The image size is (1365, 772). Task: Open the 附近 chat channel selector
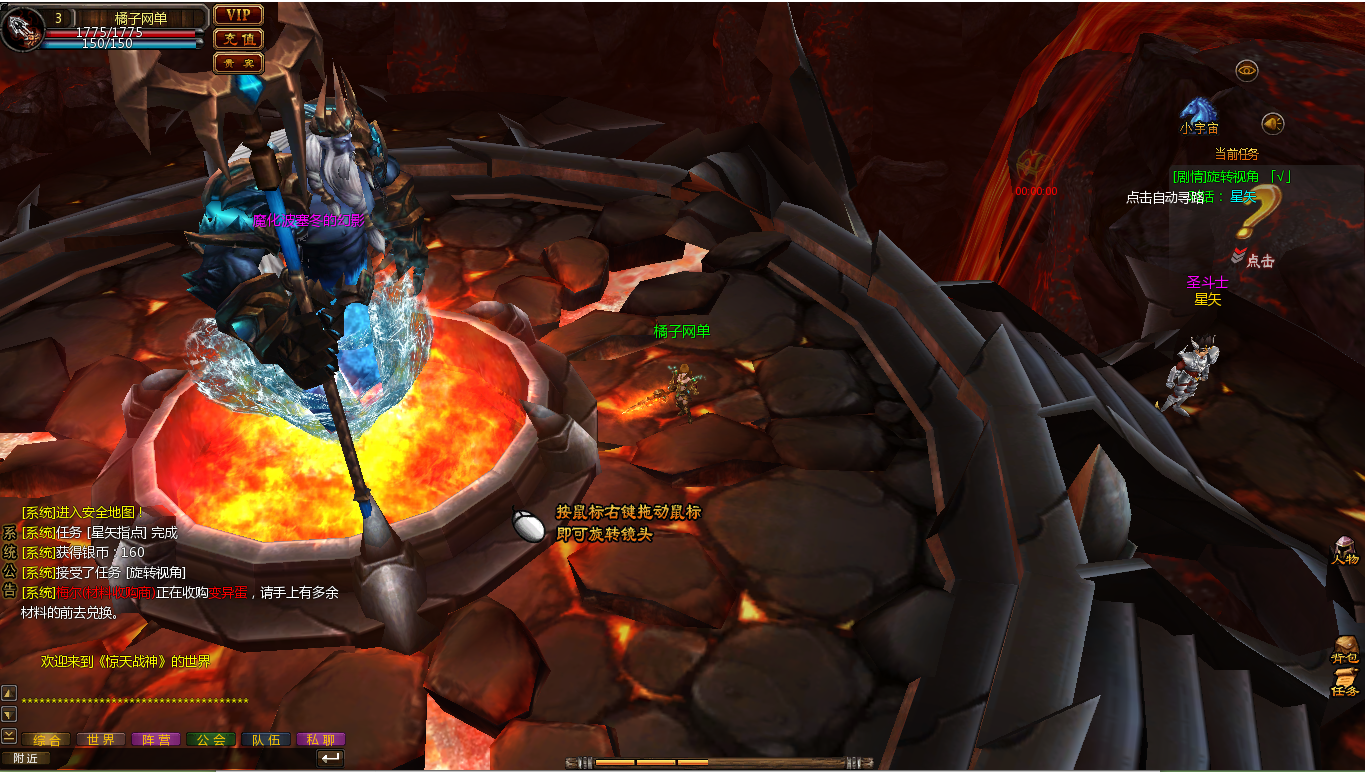point(25,758)
